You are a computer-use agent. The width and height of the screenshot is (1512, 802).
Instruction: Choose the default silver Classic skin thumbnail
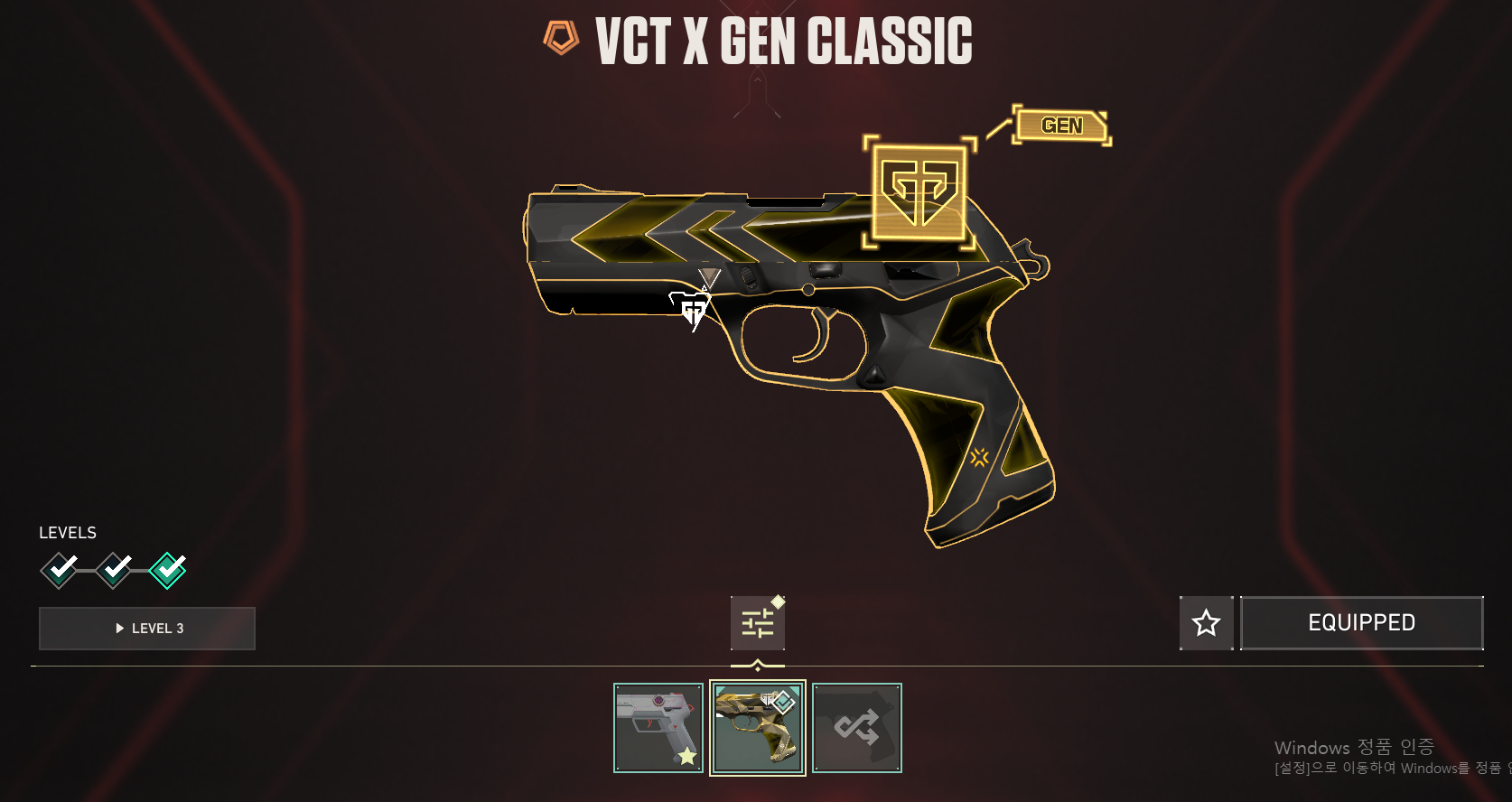(658, 728)
